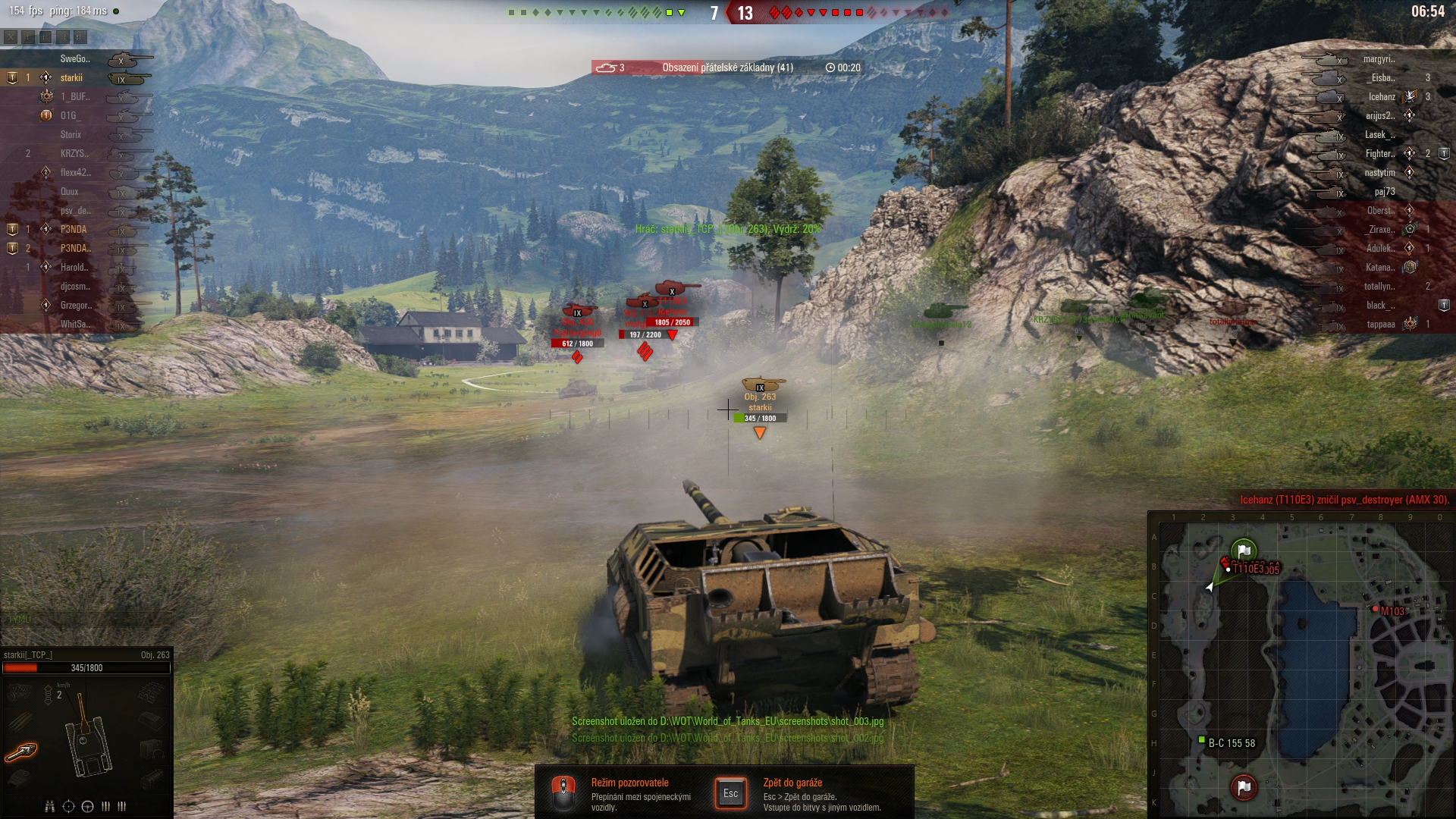Click the B-C 155 58 marker on the minimap
The height and width of the screenshot is (819, 1456).
click(1201, 740)
